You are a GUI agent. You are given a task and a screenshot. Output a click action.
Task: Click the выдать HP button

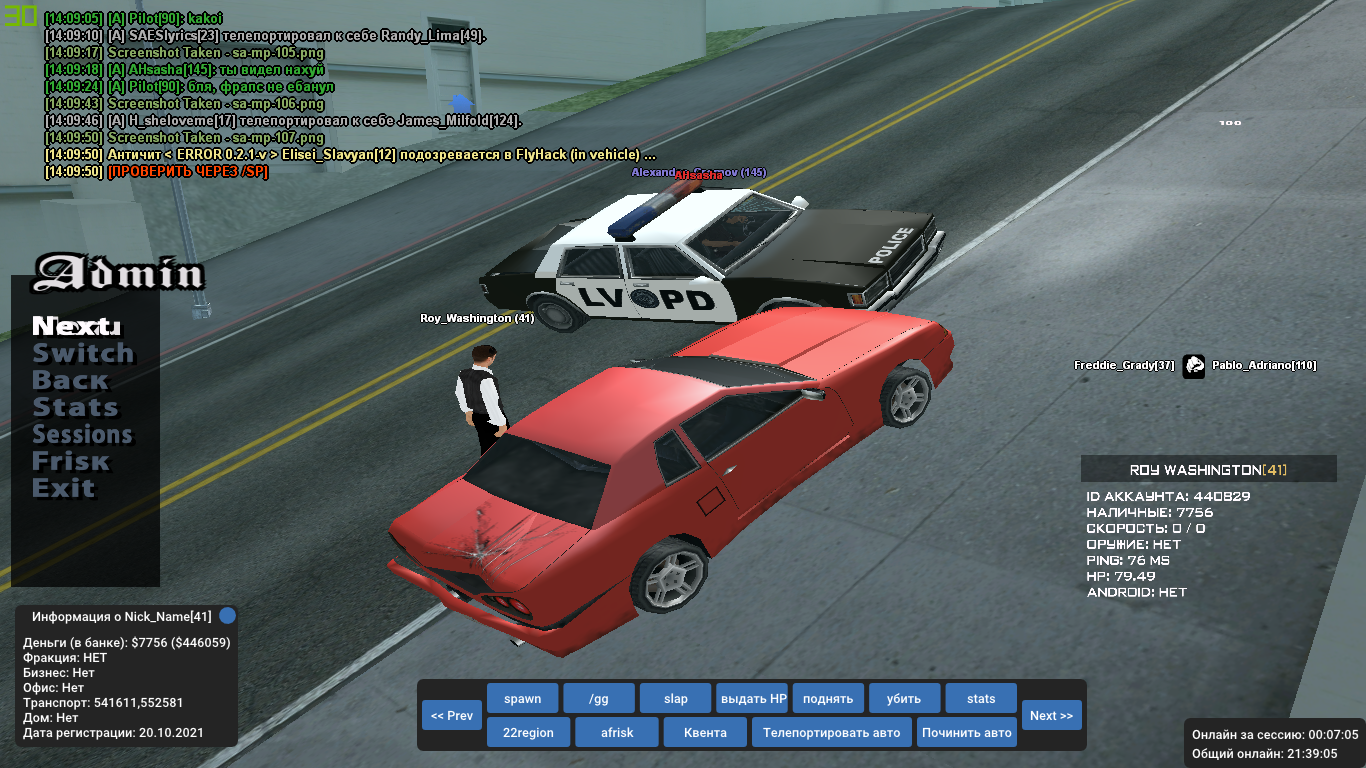tap(752, 698)
